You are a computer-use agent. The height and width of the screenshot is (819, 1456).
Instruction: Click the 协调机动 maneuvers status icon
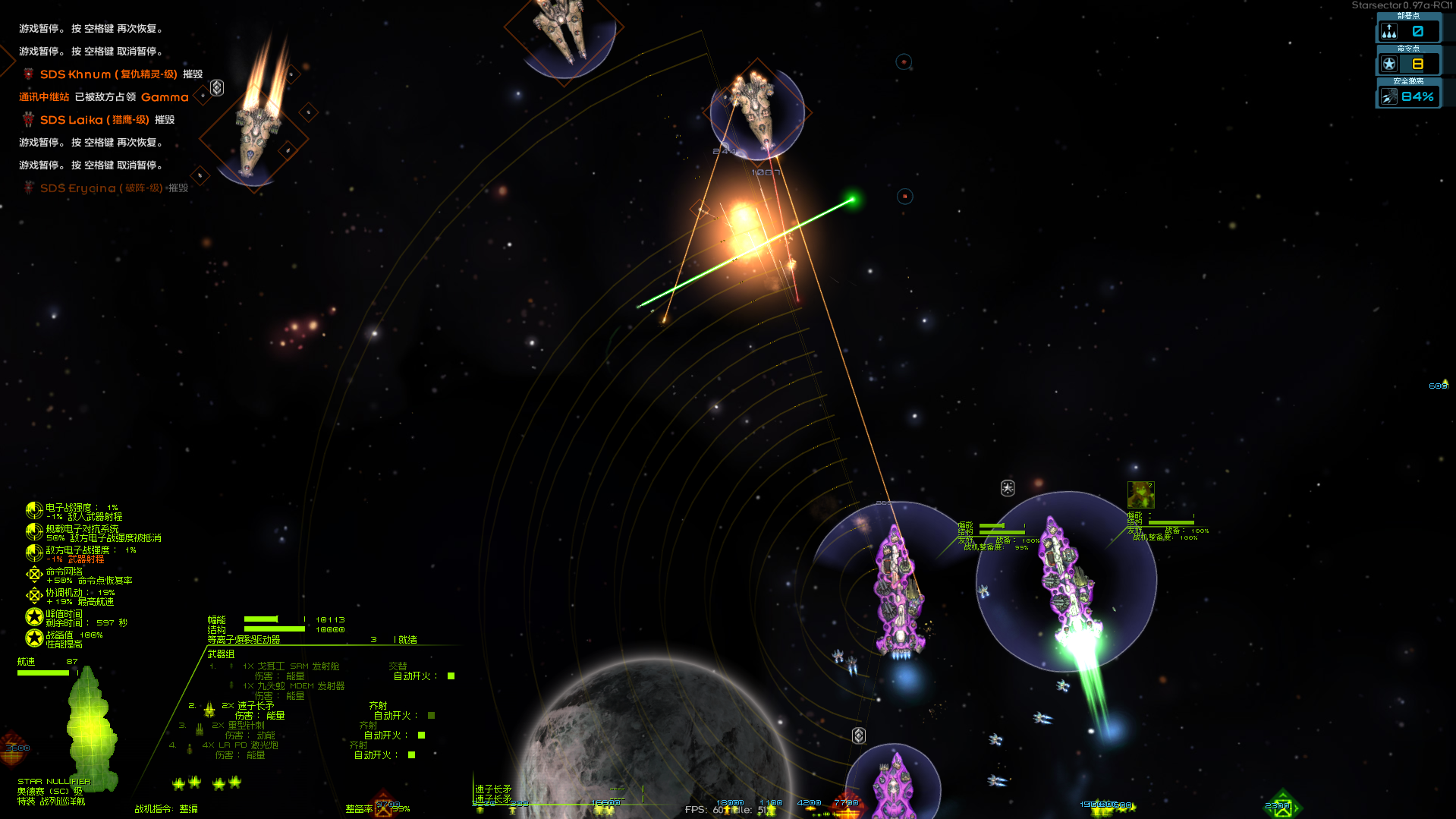[34, 595]
